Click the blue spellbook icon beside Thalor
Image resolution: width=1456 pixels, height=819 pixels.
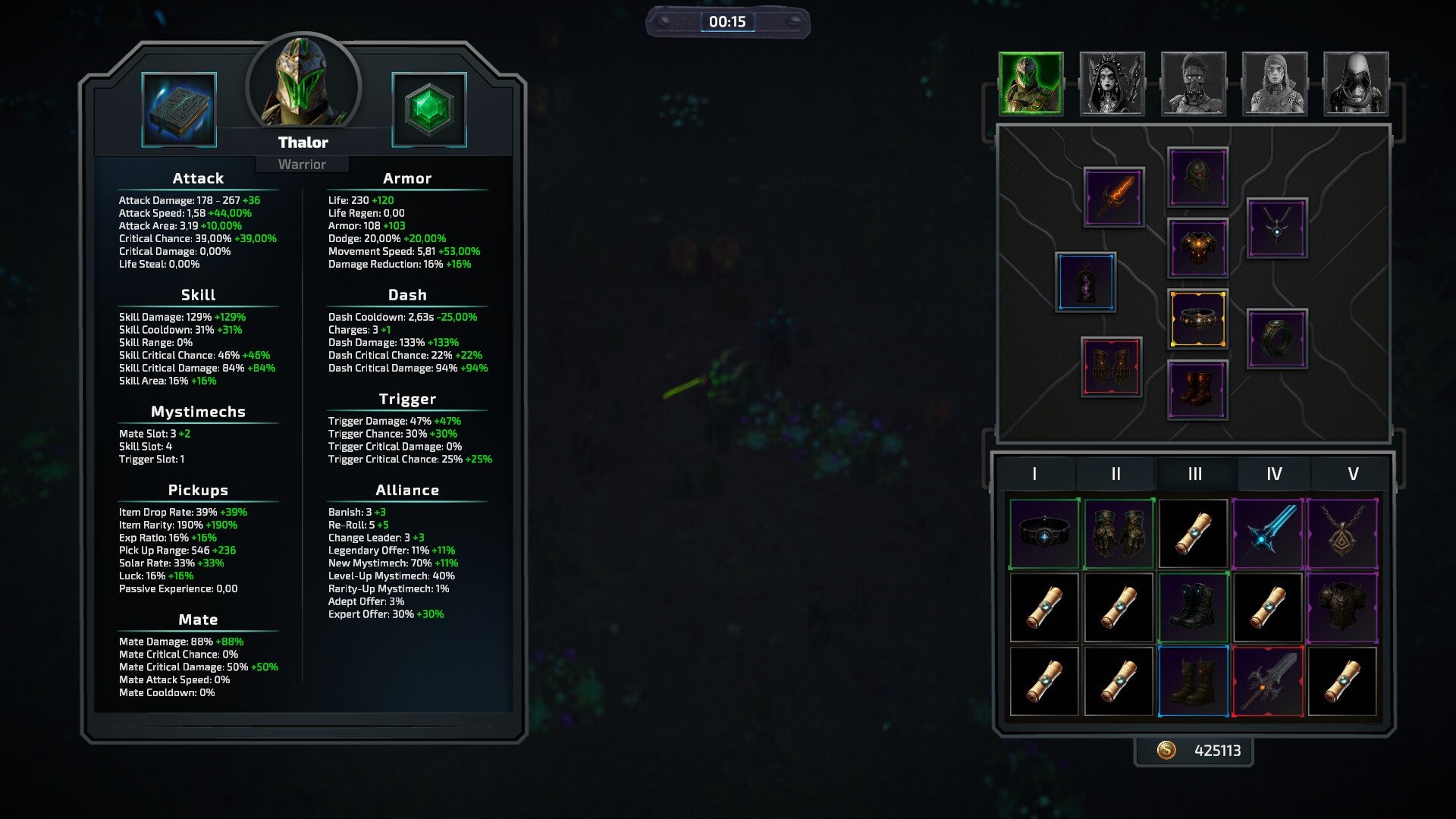point(179,110)
